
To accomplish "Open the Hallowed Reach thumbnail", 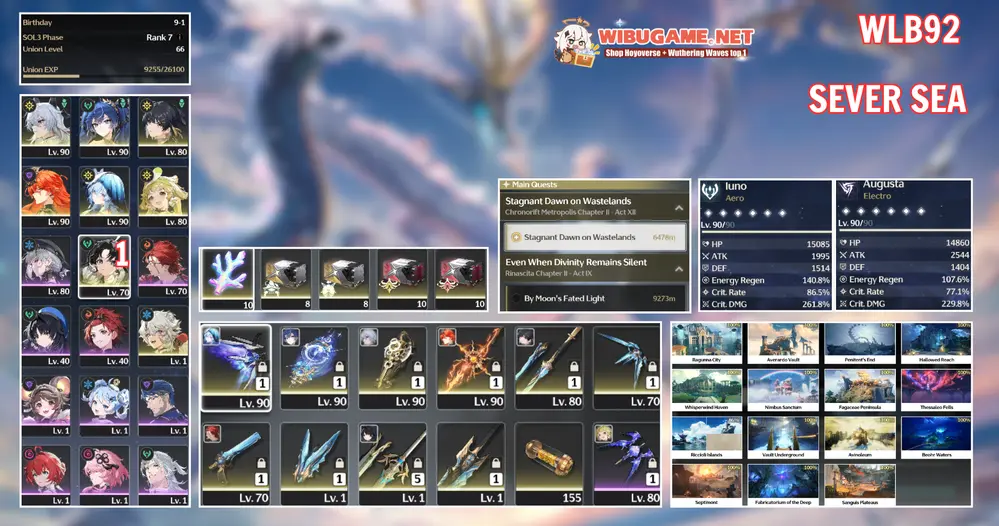I will [x=936, y=342].
